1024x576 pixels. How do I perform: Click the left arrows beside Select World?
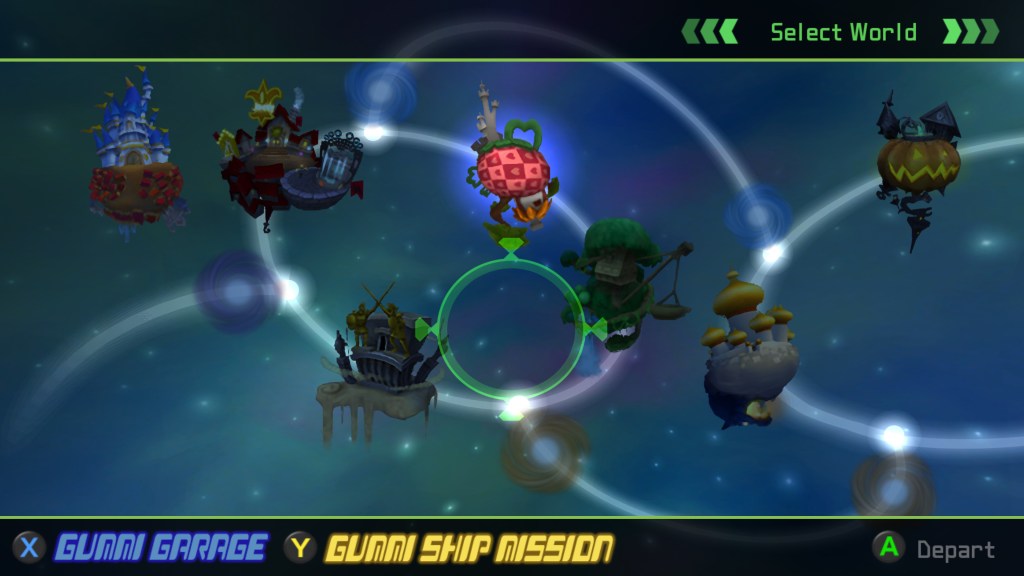pyautogui.click(x=709, y=32)
